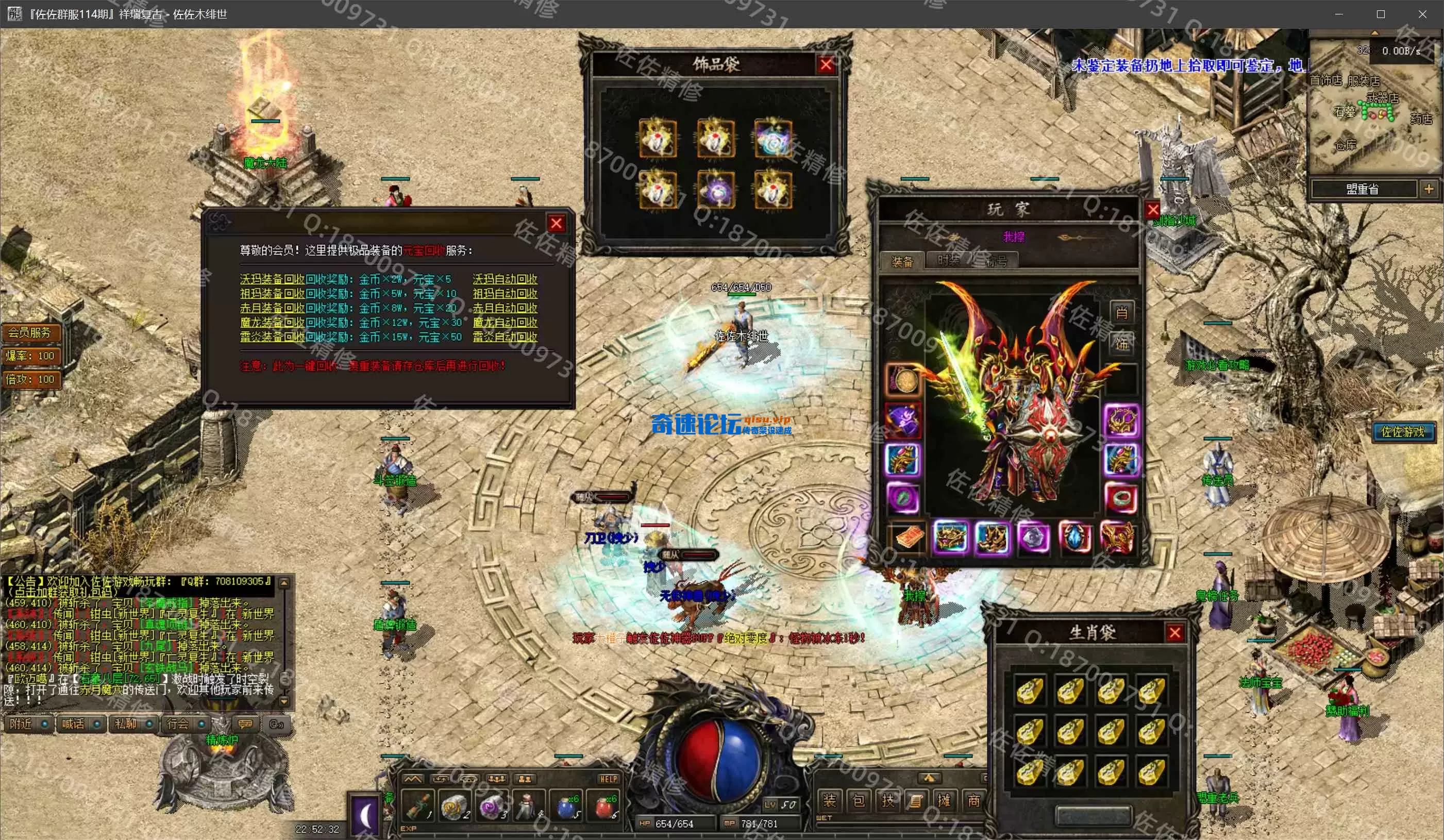Choose 沃玛自动回收 auto-recycle link
1444x840 pixels.
tap(505, 279)
